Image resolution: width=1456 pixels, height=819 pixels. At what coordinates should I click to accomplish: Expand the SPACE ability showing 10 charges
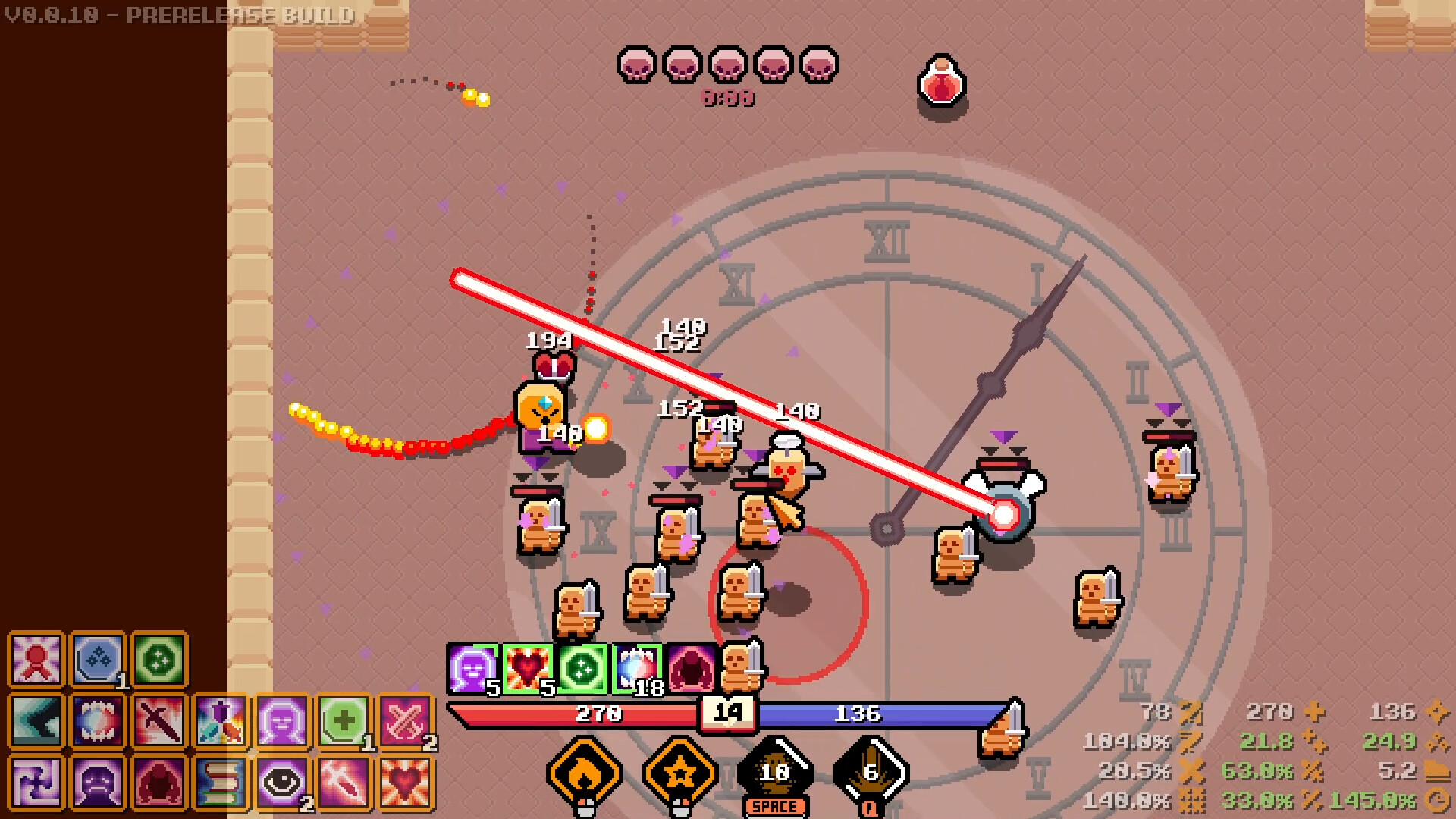click(x=775, y=770)
